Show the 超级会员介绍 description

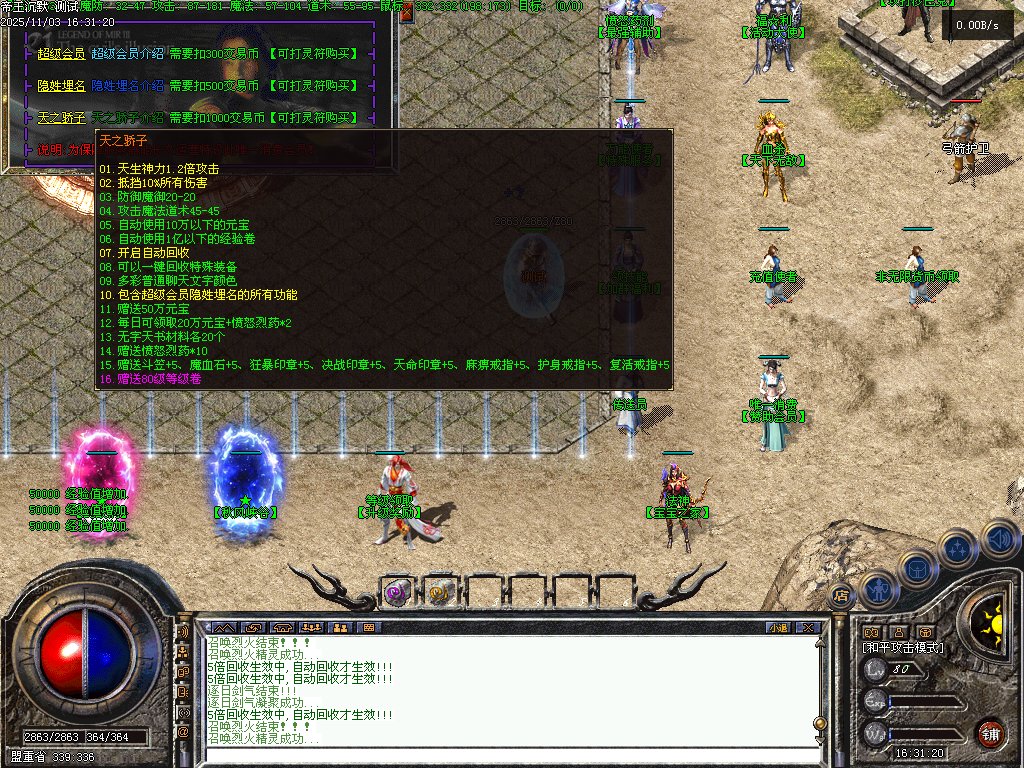[x=127, y=54]
